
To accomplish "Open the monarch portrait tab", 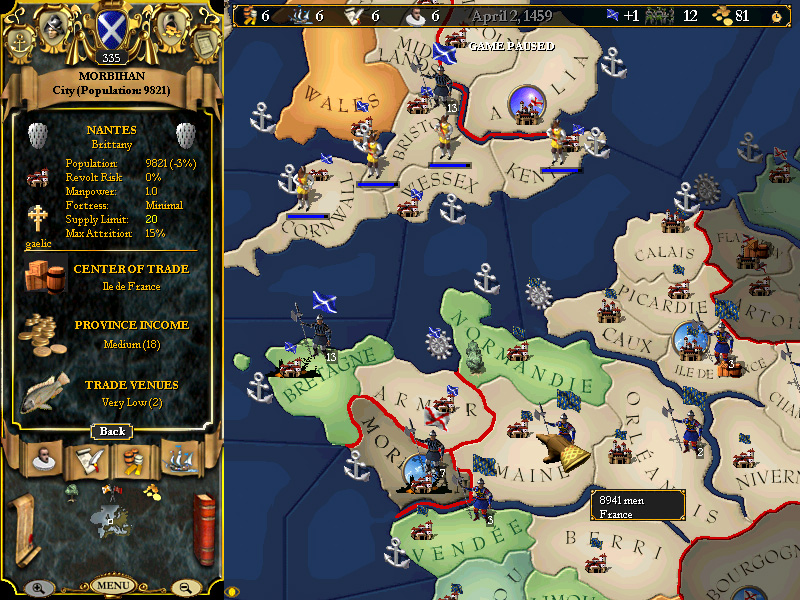I will [41, 458].
